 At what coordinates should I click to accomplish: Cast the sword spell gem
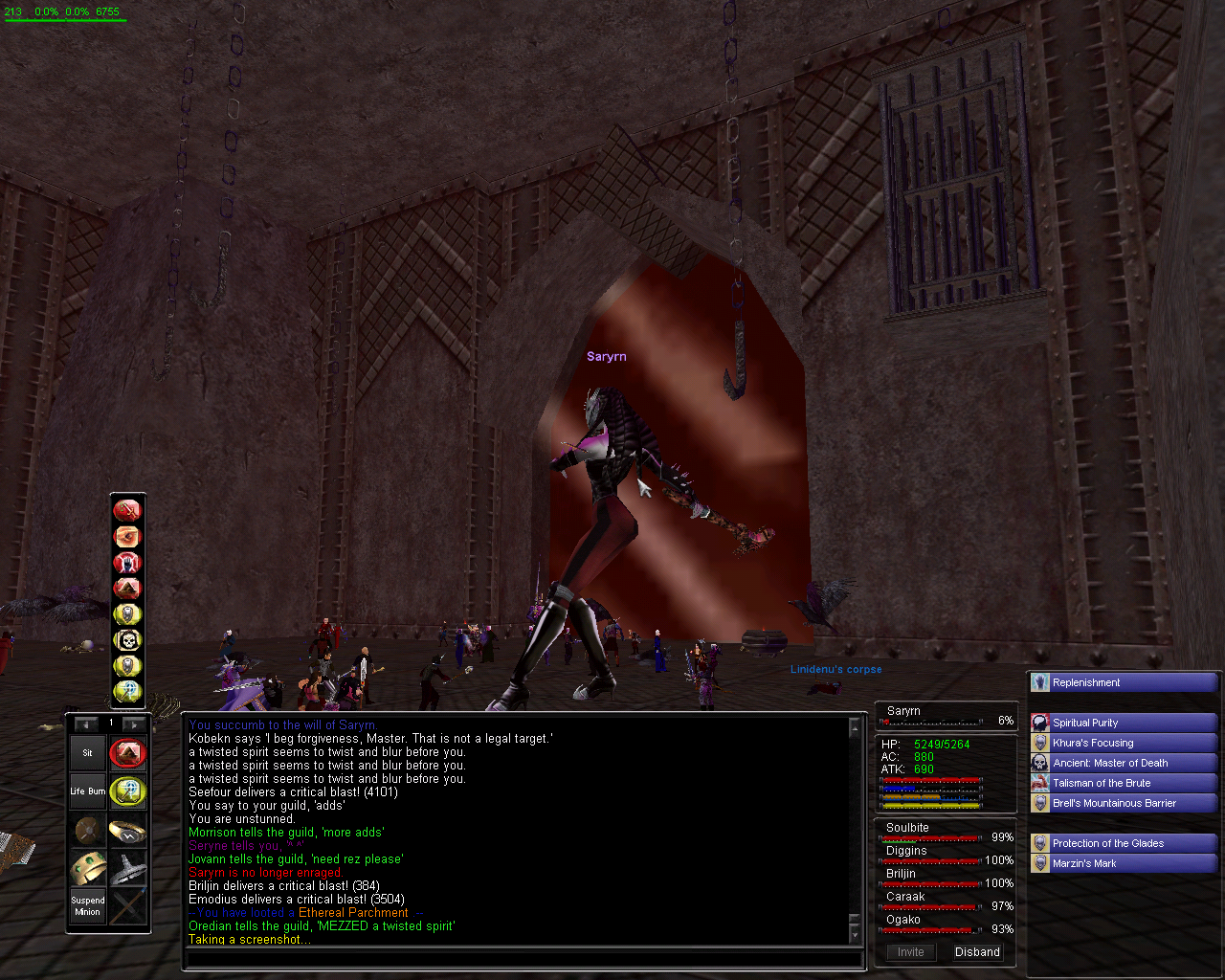[x=127, y=510]
